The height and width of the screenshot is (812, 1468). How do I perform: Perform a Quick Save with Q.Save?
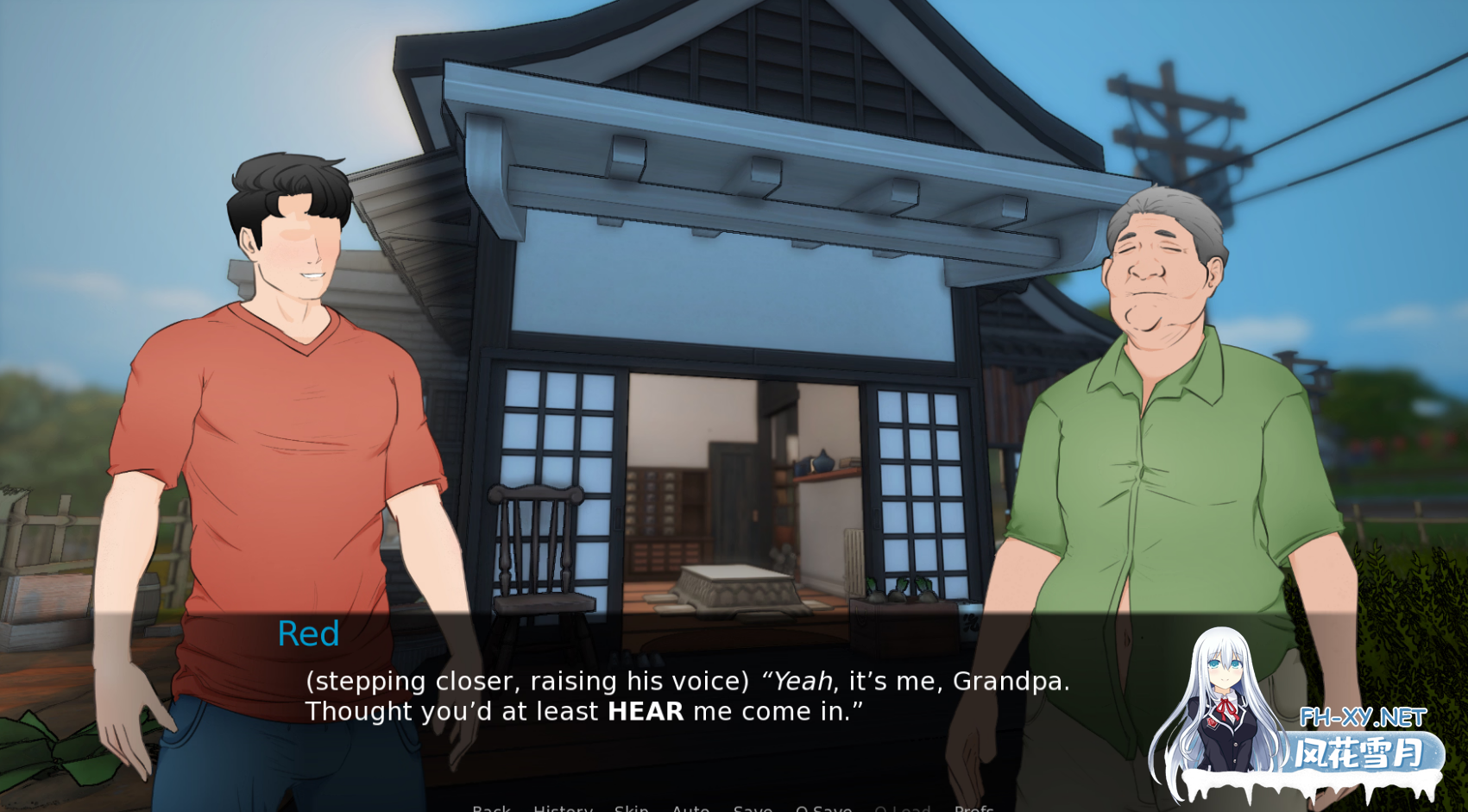(x=823, y=808)
